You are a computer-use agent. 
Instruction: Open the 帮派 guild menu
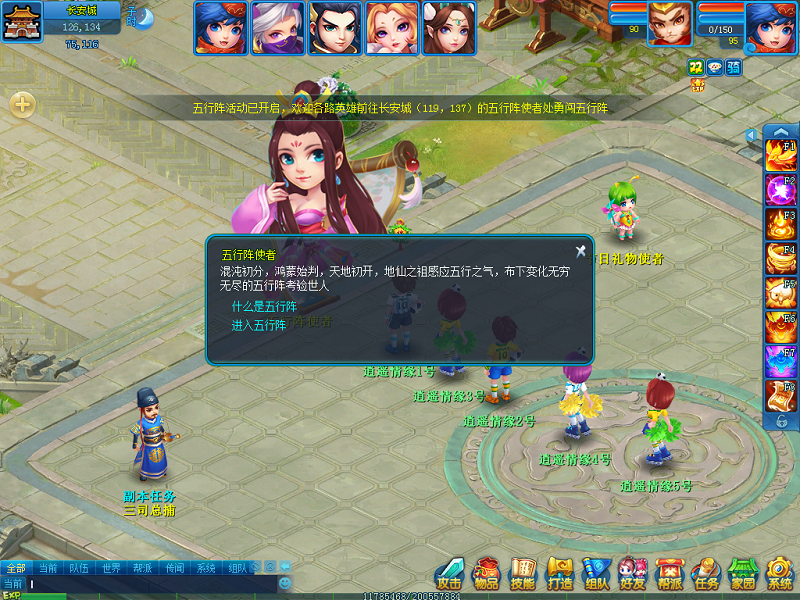pos(669,573)
